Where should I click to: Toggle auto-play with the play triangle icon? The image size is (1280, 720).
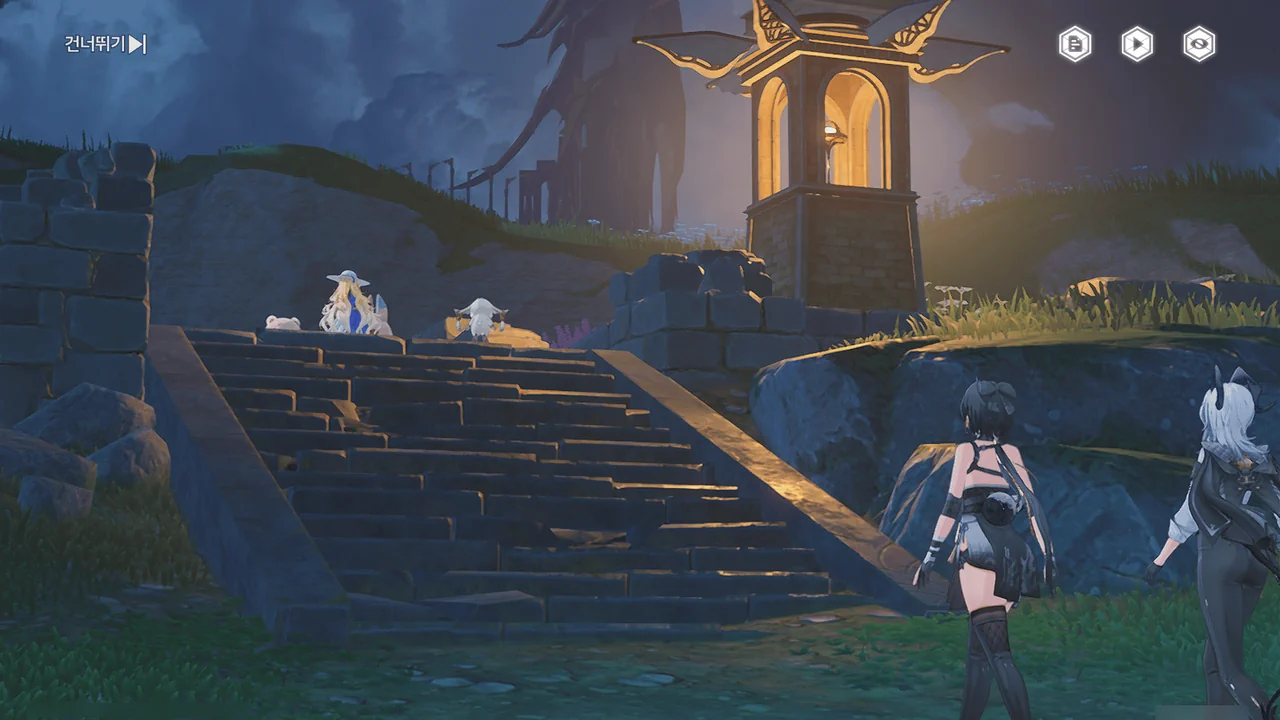(1137, 44)
